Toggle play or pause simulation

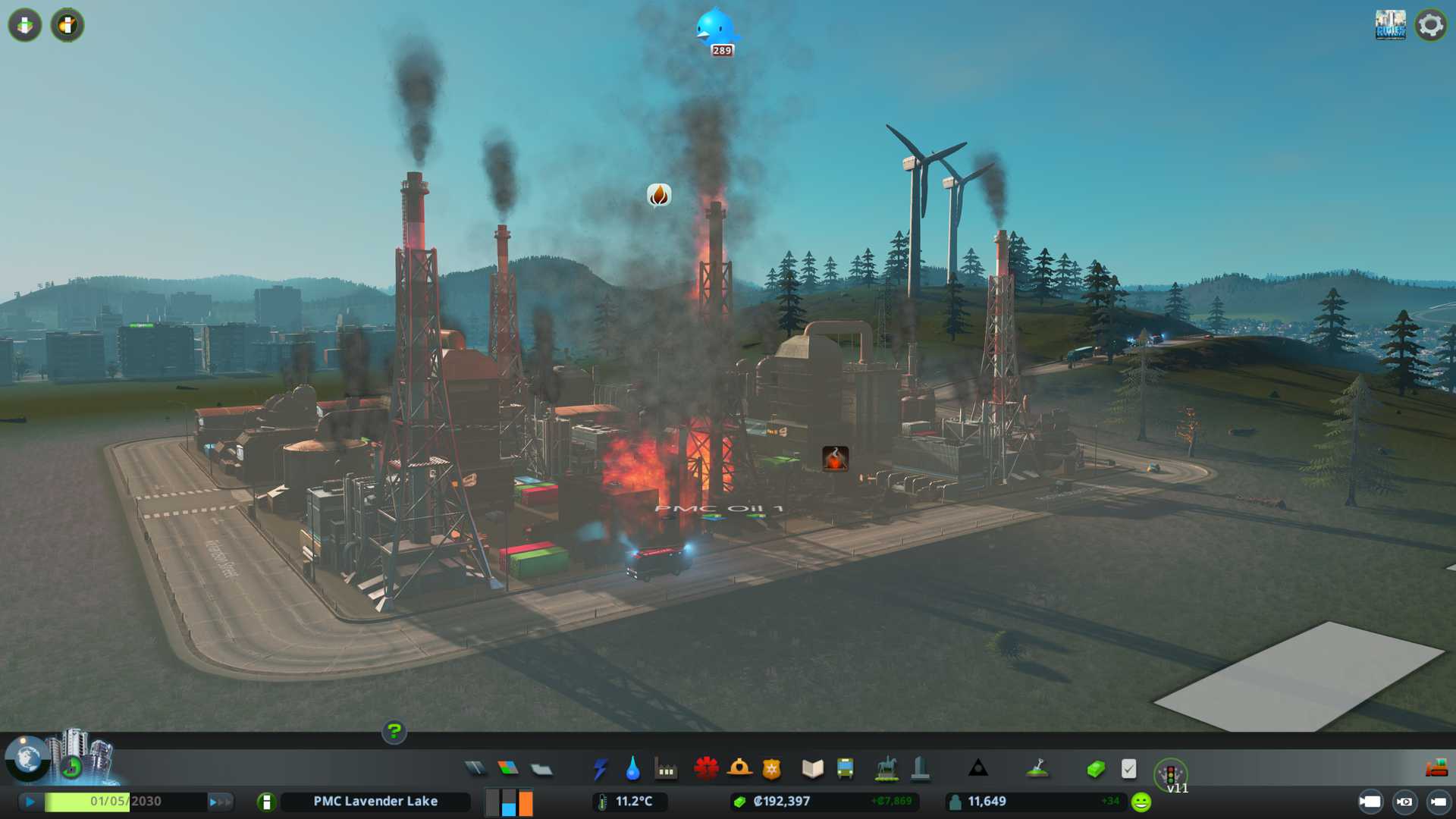(30, 802)
